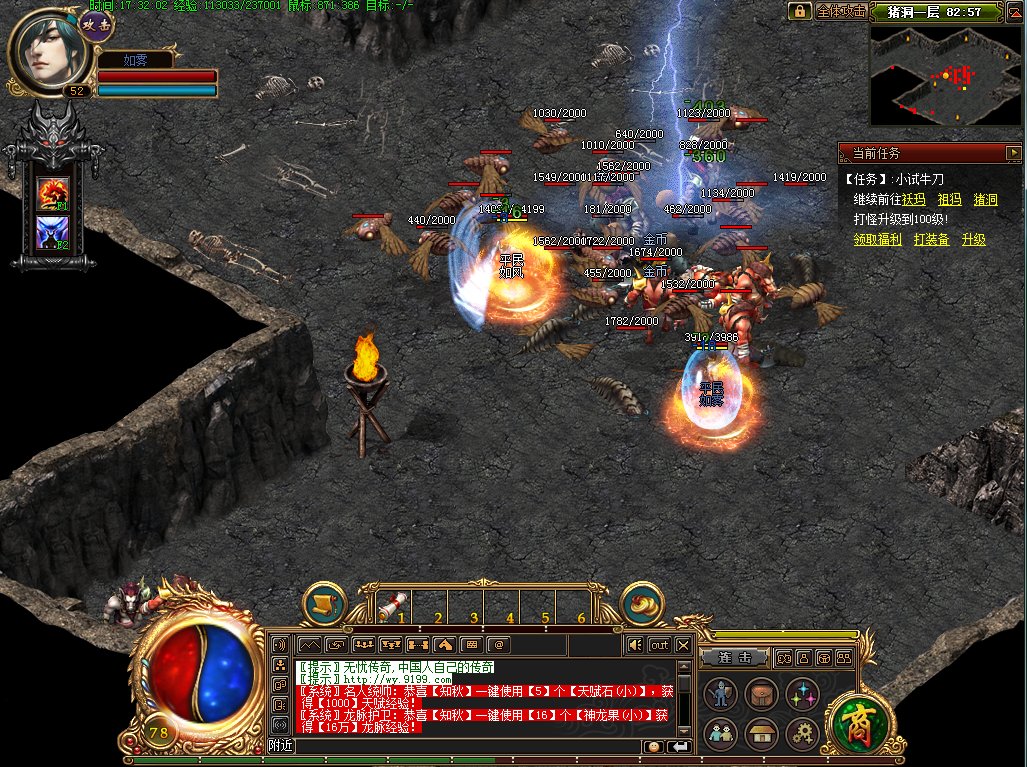Screen dimensions: 1027x767
Task: Open the 打装备 link
Action: click(931, 240)
